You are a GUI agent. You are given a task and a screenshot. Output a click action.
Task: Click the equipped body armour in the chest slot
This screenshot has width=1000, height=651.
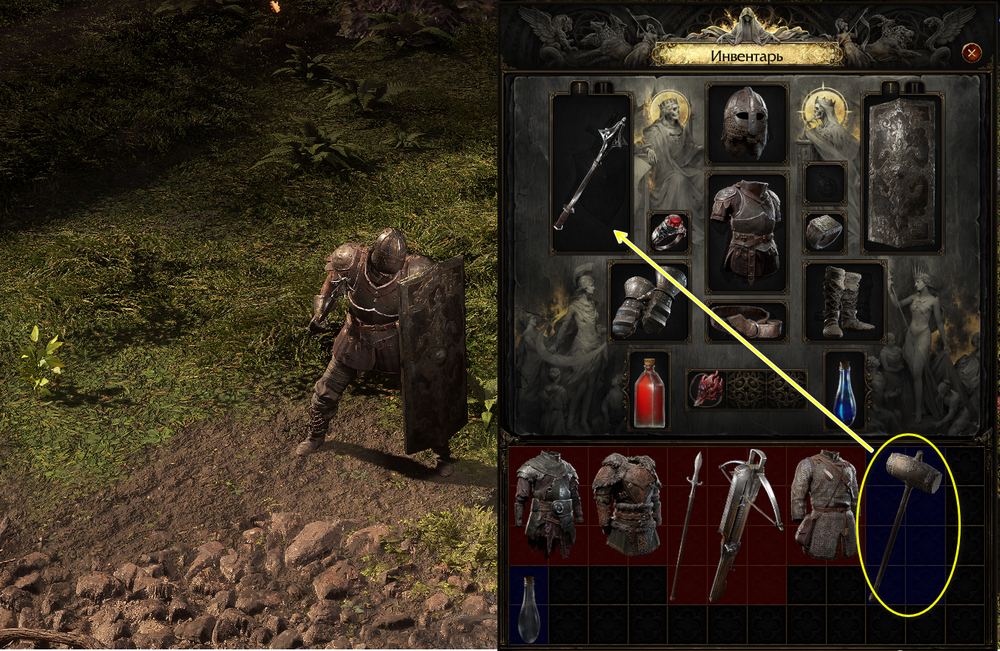click(746, 231)
